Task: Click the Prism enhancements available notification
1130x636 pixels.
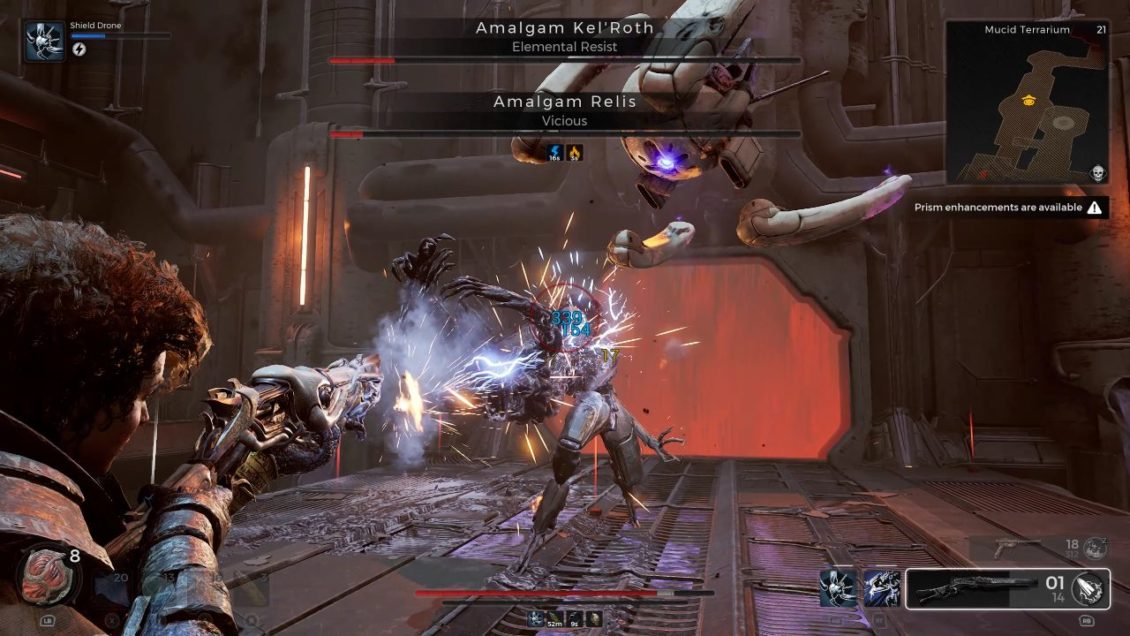Action: 1008,208
